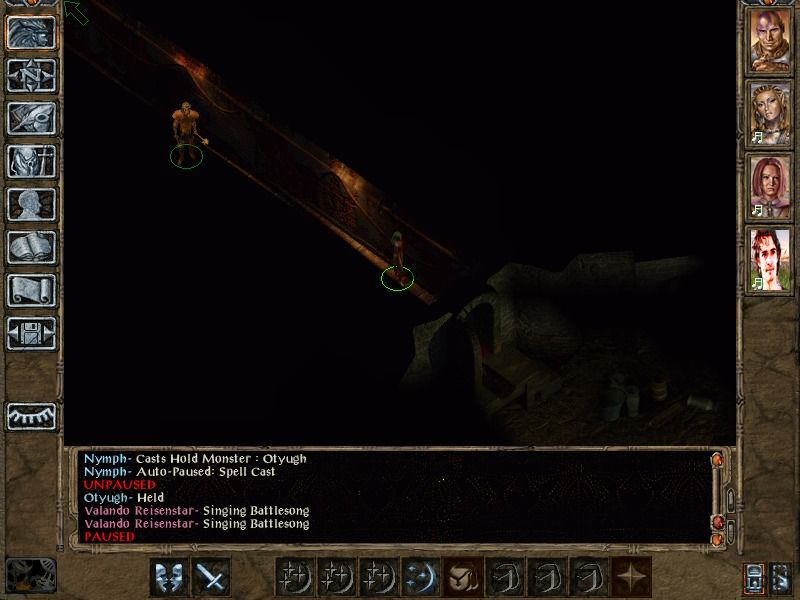Activate the talk action with two faces
Screen dimensions: 800x600
tap(169, 577)
